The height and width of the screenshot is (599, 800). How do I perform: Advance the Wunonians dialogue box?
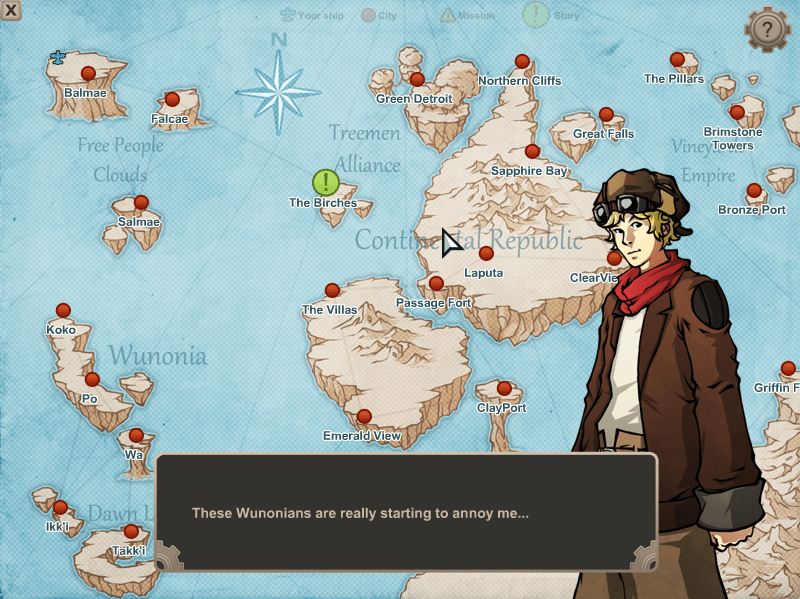406,512
